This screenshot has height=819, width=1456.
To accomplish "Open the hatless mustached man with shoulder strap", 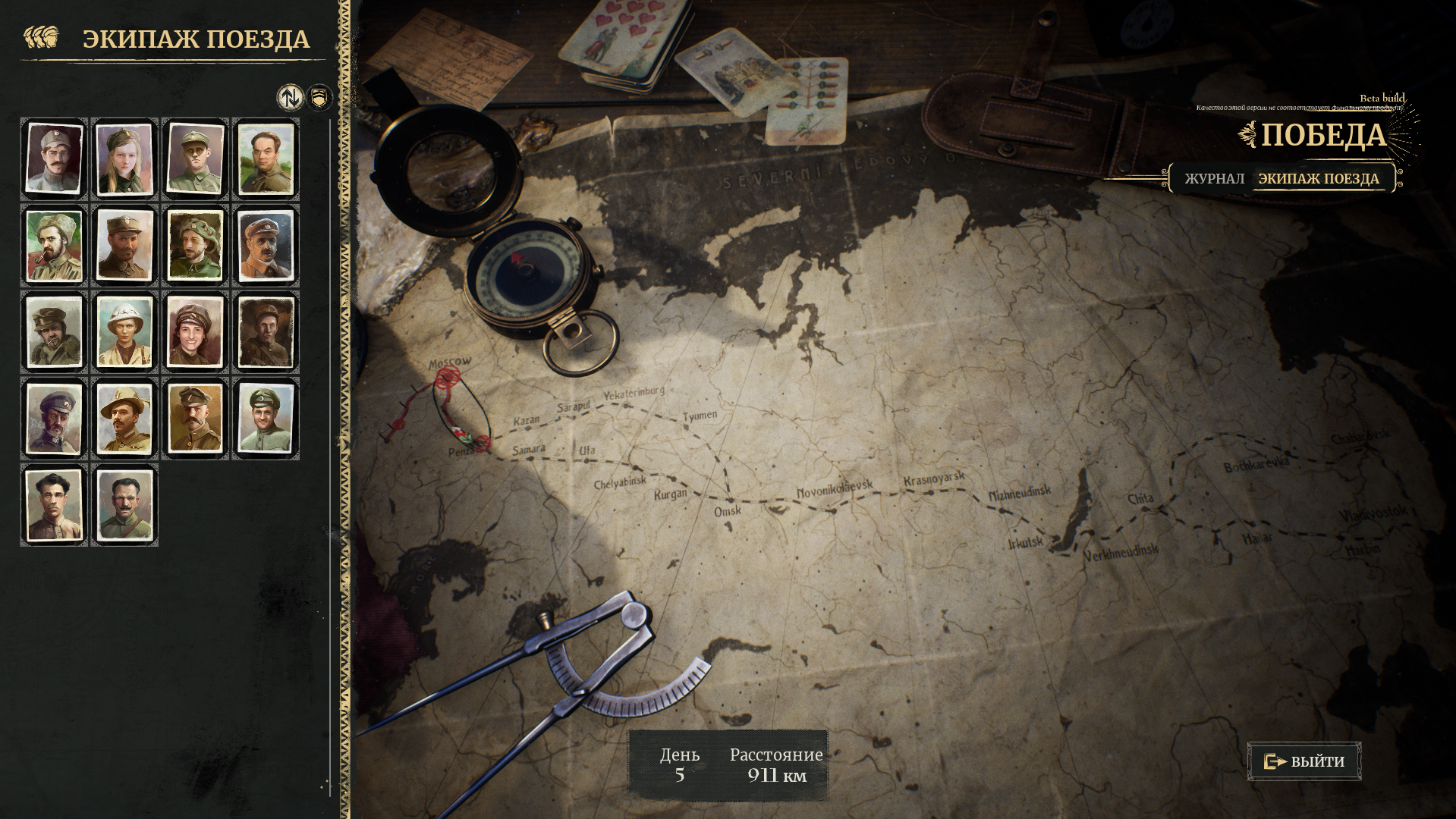I will tap(124, 505).
